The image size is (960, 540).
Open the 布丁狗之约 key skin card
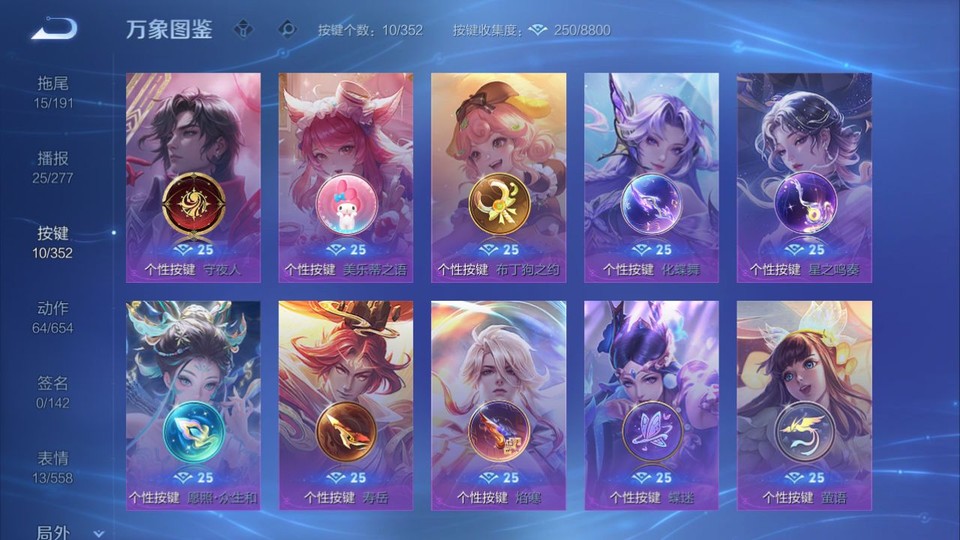coord(498,177)
